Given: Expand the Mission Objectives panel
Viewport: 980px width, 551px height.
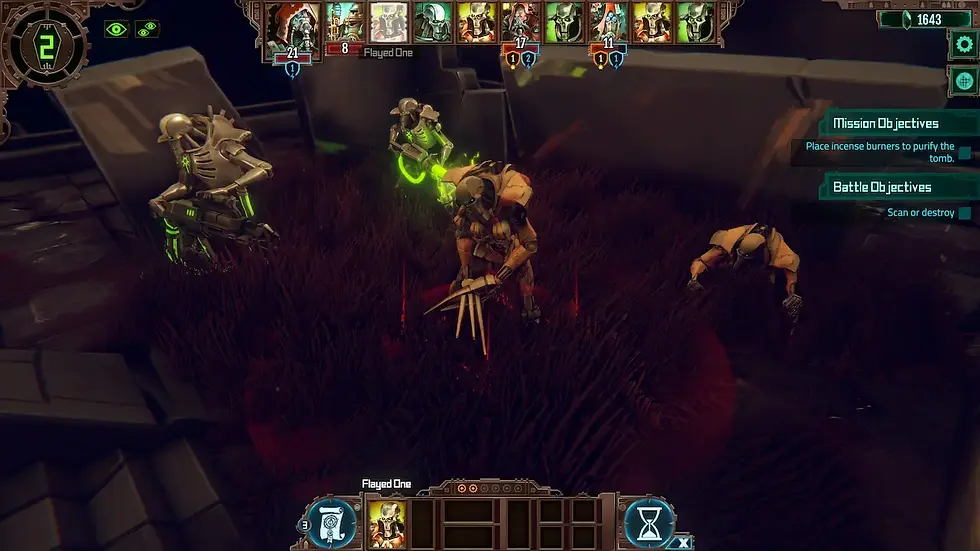Looking at the screenshot, I should point(884,124).
